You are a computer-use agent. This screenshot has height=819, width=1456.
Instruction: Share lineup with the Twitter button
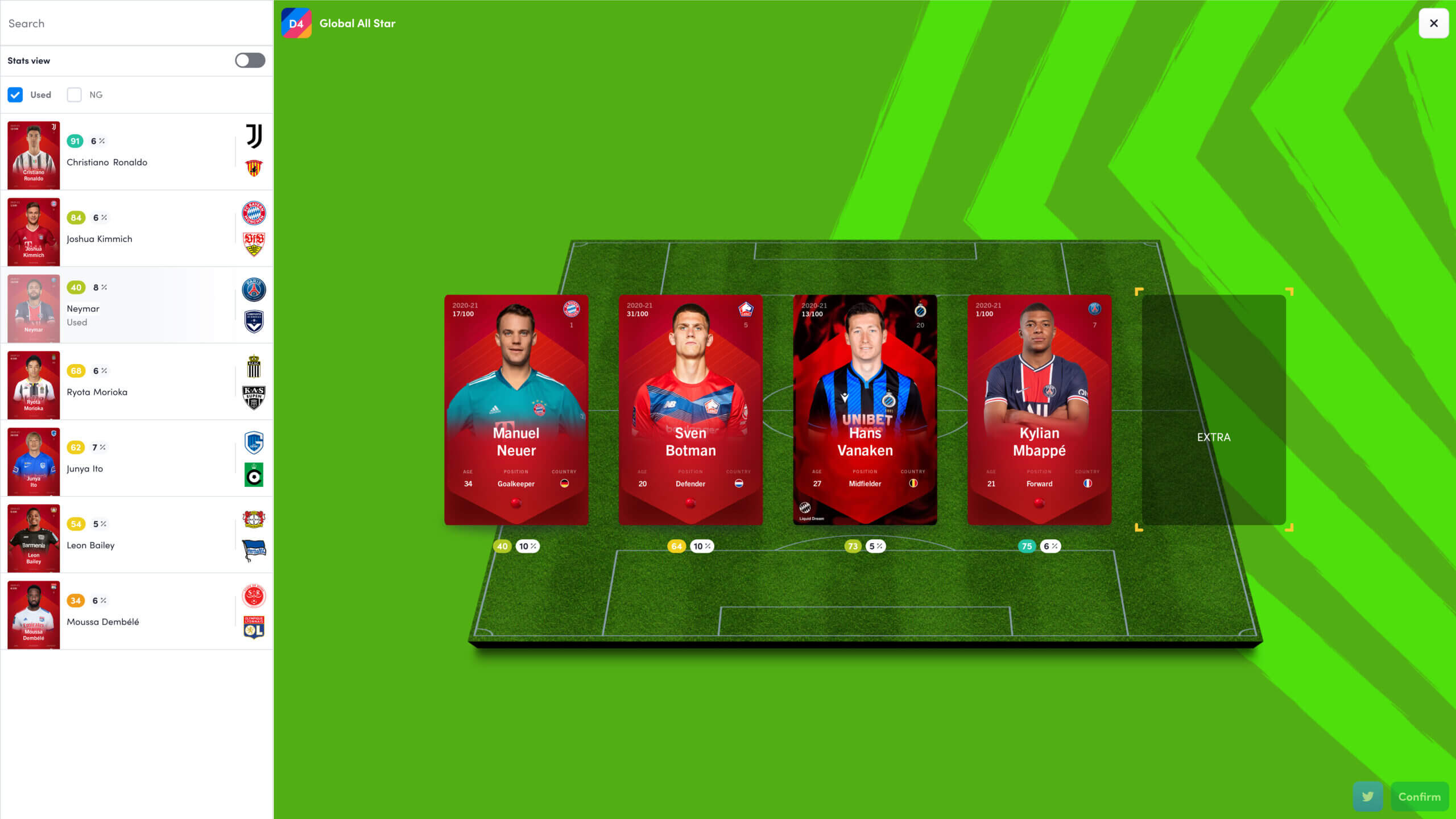[1368, 797]
